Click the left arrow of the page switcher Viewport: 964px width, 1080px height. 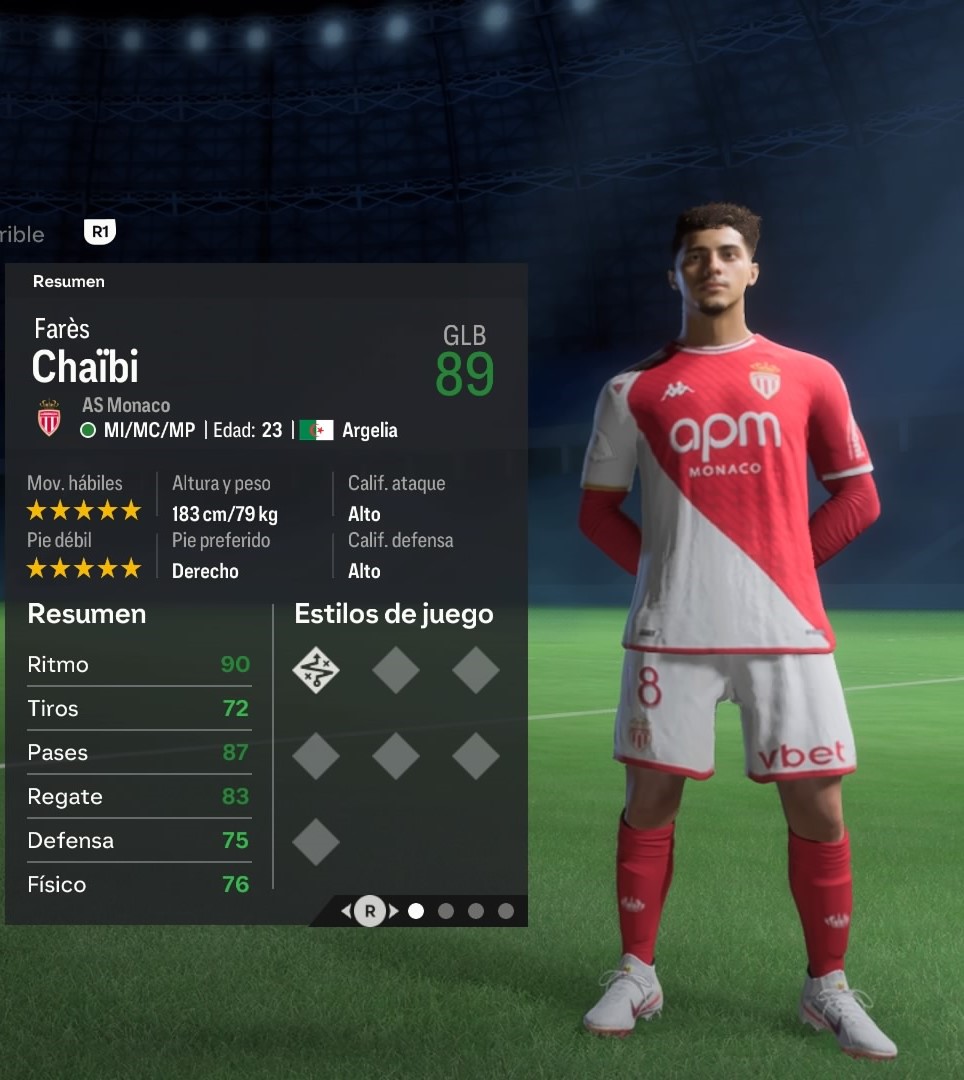pos(346,911)
